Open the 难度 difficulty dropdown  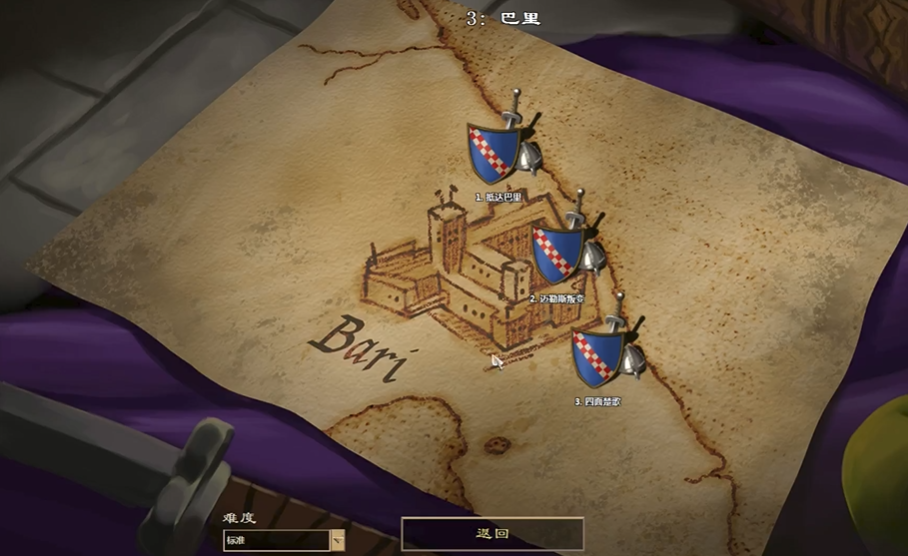pyautogui.click(x=337, y=540)
